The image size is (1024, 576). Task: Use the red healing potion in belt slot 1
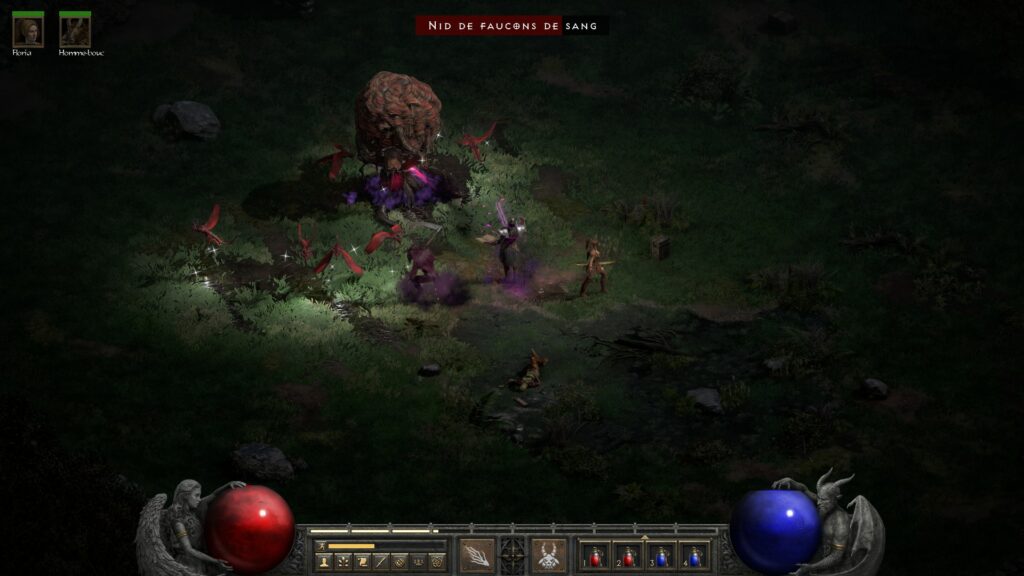coord(597,556)
